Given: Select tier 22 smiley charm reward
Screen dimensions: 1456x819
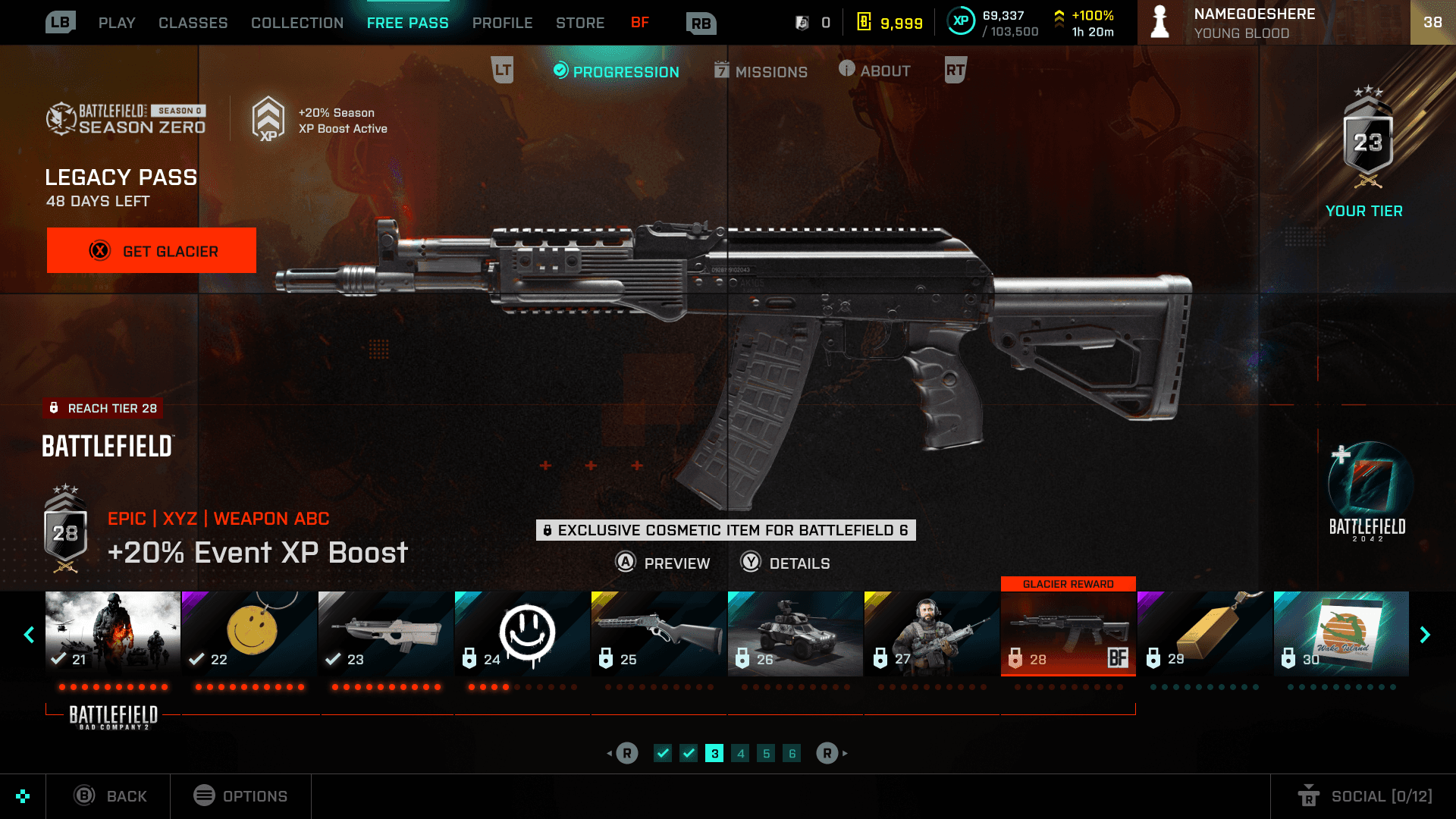Looking at the screenshot, I should (249, 633).
